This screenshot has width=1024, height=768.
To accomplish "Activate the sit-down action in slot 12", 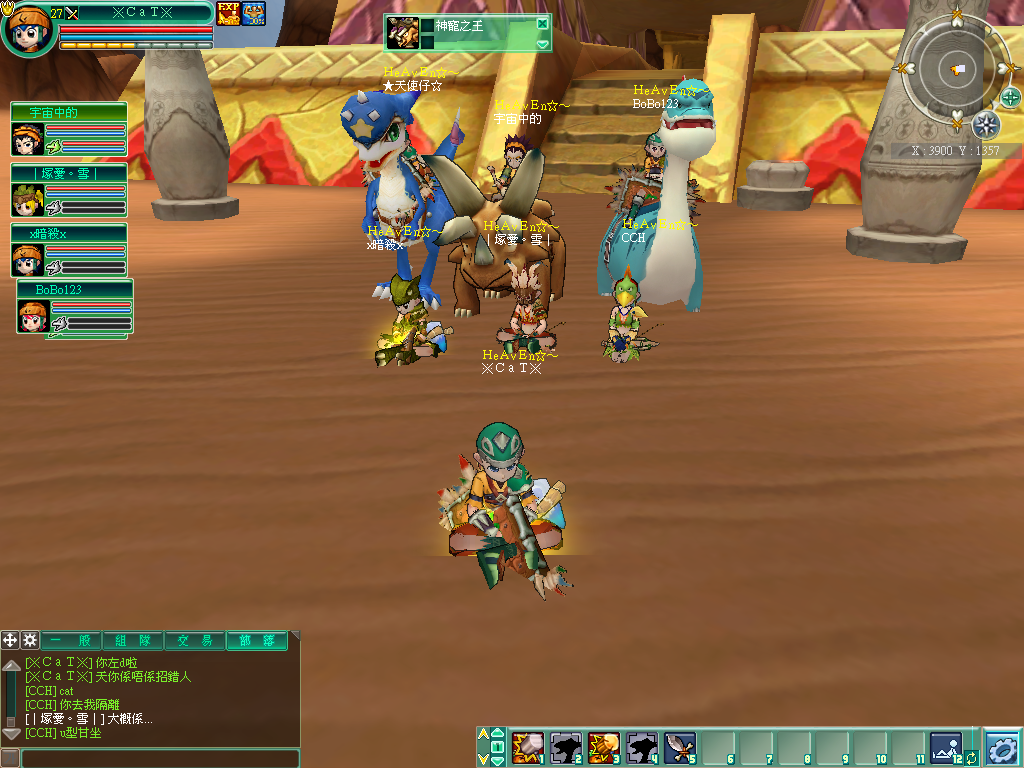I will coord(945,747).
